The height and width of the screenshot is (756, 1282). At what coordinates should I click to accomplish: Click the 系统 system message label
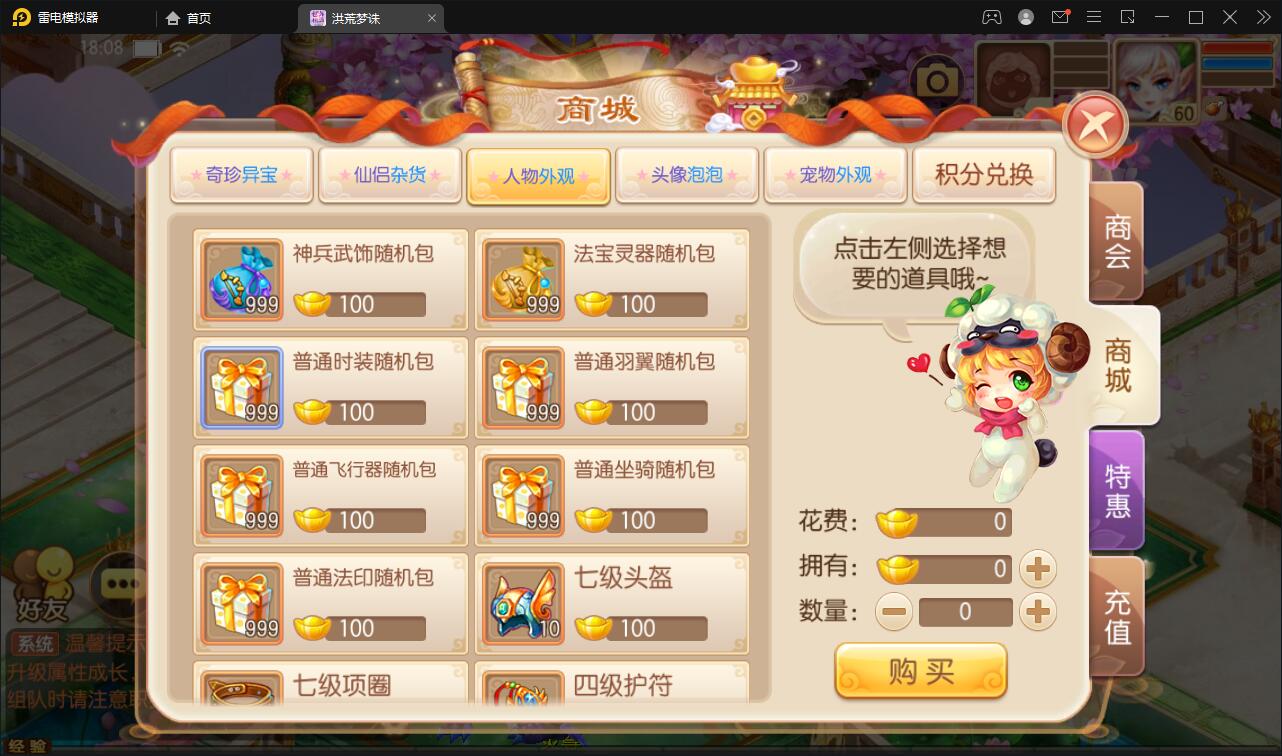coord(36,643)
